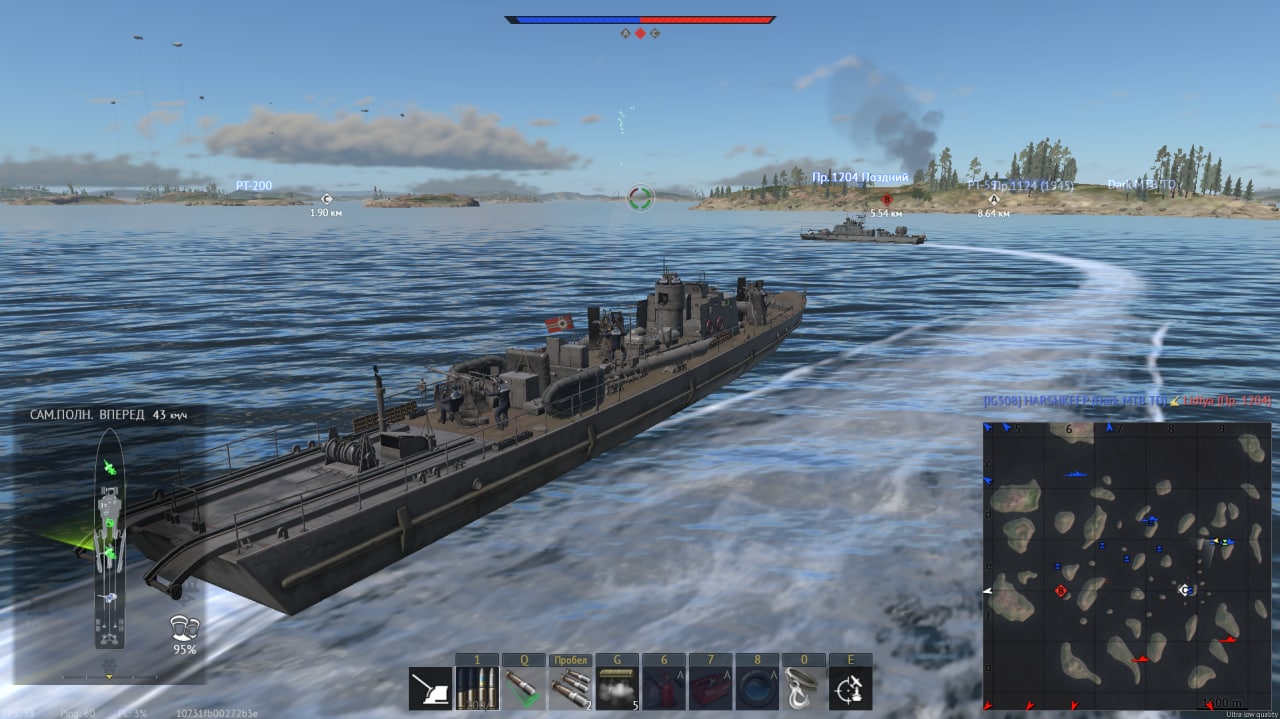The width and height of the screenshot is (1280, 719).
Task: Click the crew count icon
Action: 184,628
